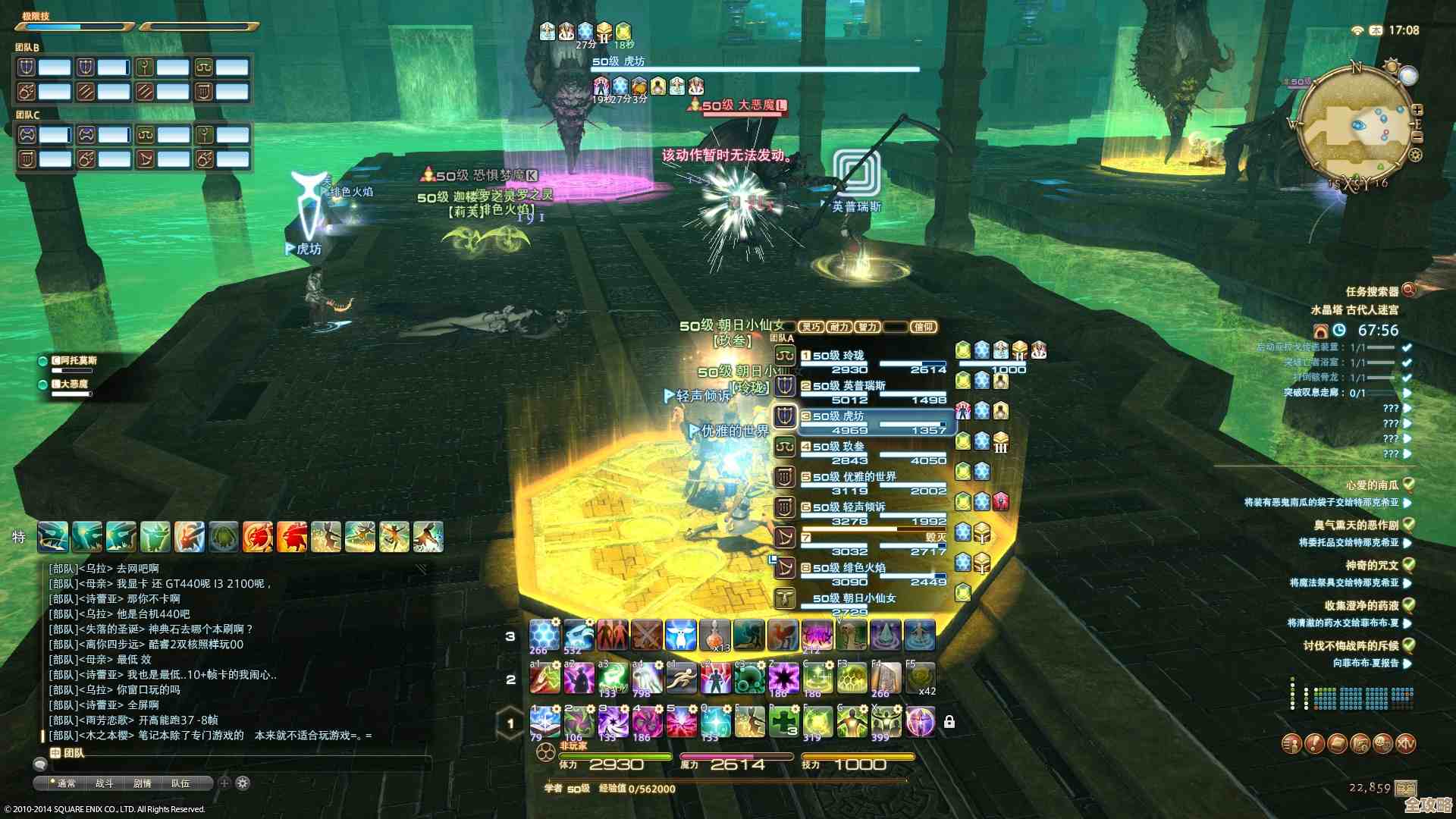Use the orange potion hotbar item x13
Image resolution: width=1456 pixels, height=819 pixels.
(714, 635)
